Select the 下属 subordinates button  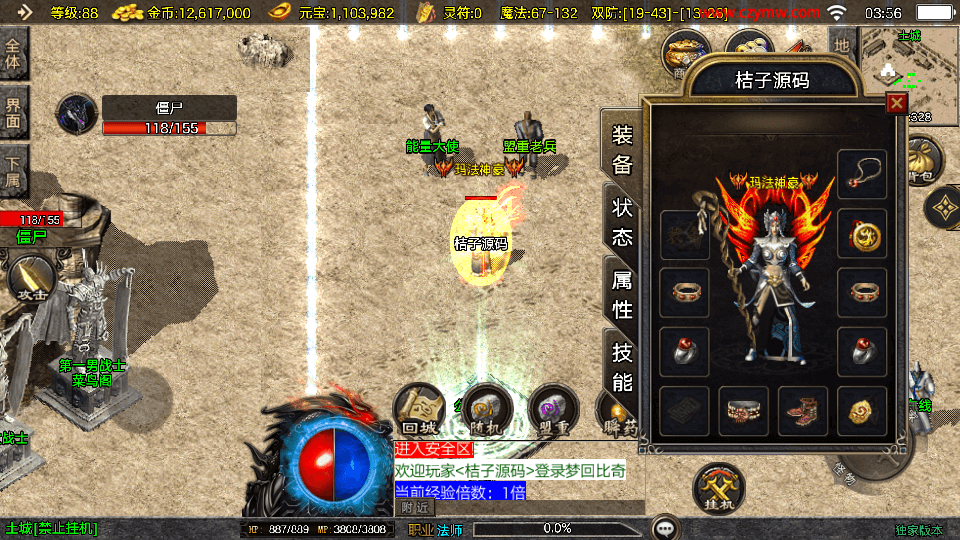14,172
